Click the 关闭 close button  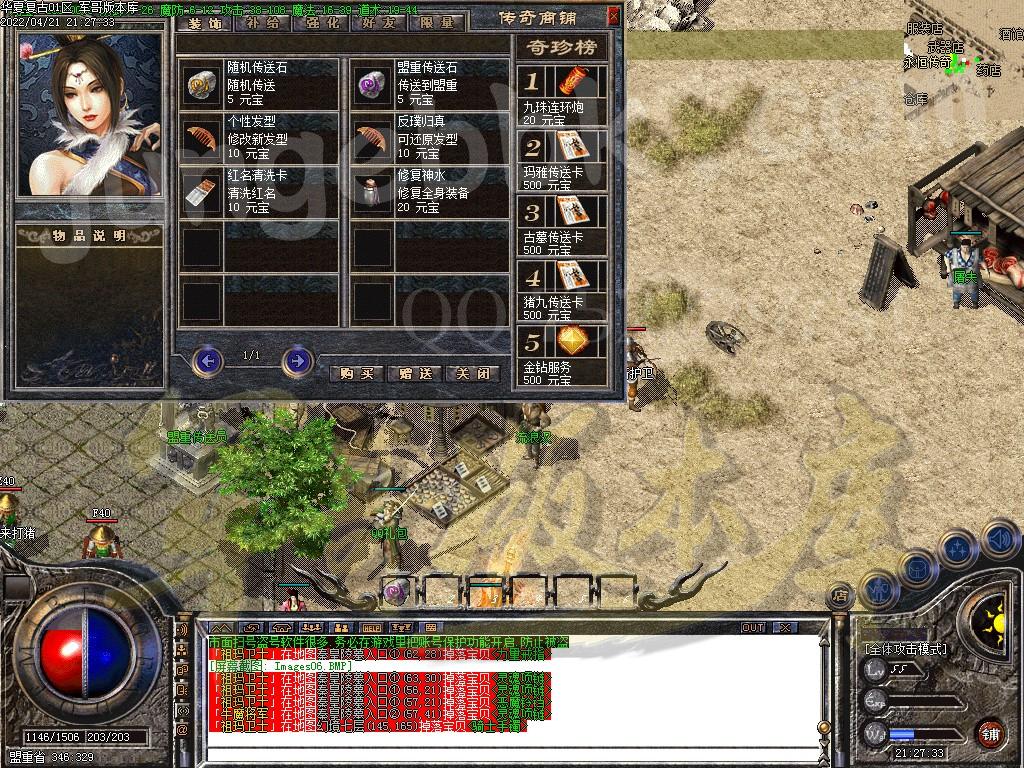click(x=472, y=373)
